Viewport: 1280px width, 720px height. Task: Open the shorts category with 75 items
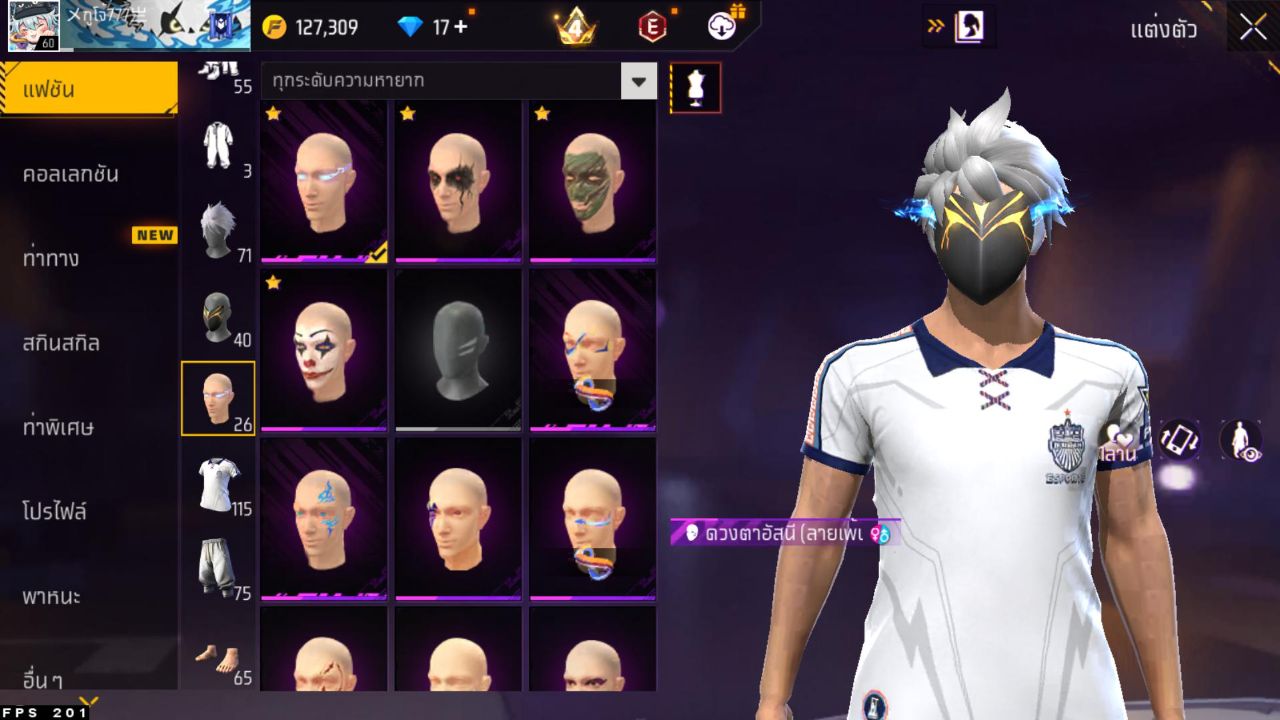(x=220, y=565)
